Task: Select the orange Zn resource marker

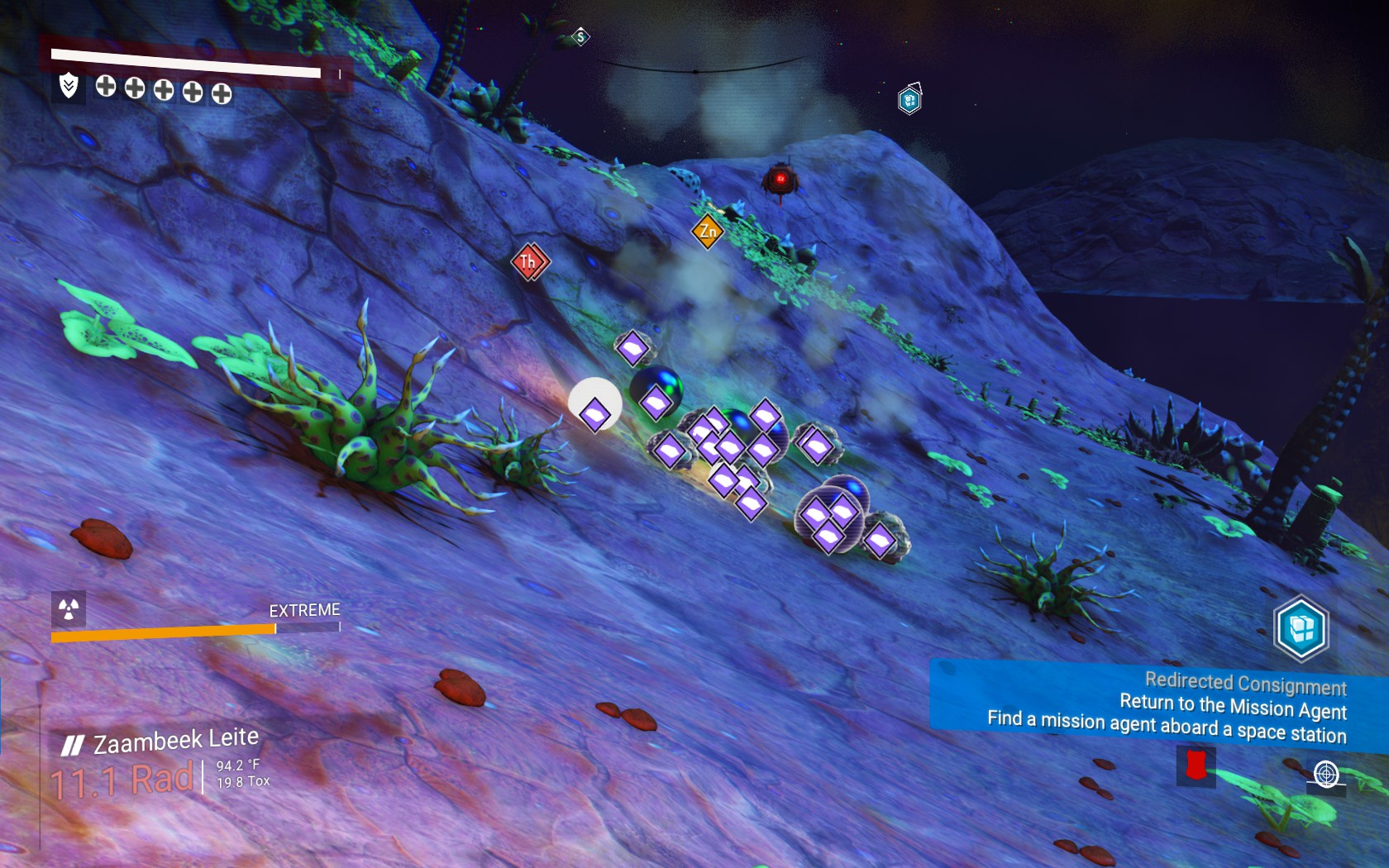Action: click(708, 231)
